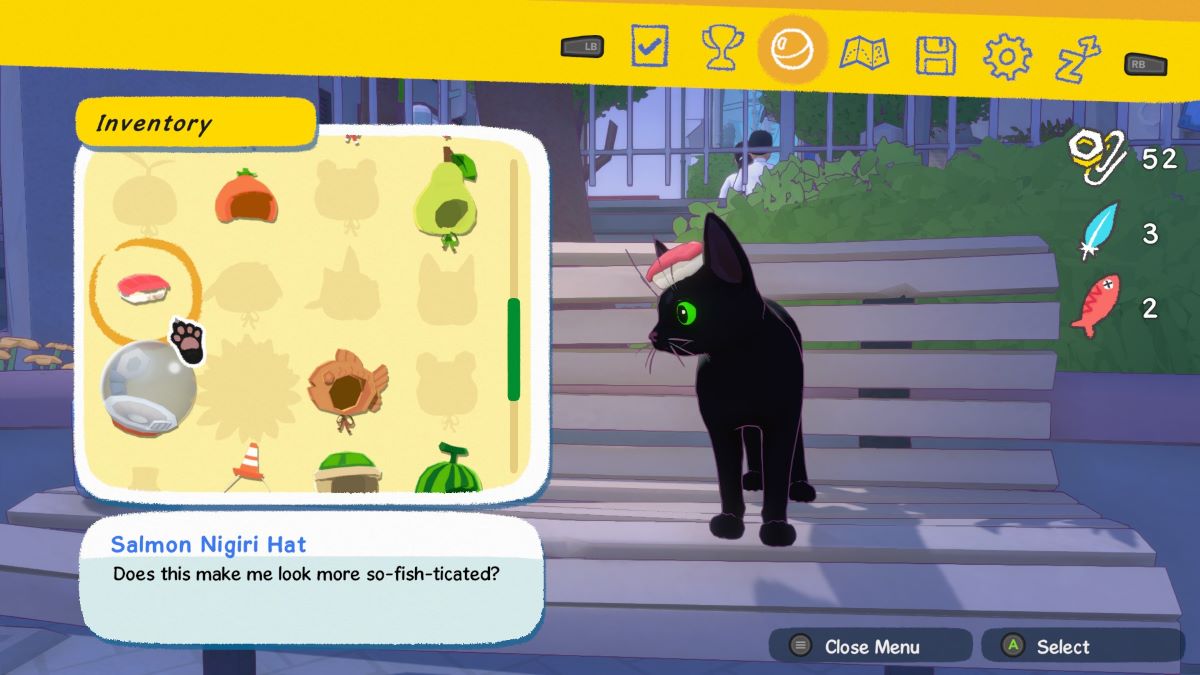Select the yarn ball inventory tab
This screenshot has height=675, width=1200.
point(793,48)
